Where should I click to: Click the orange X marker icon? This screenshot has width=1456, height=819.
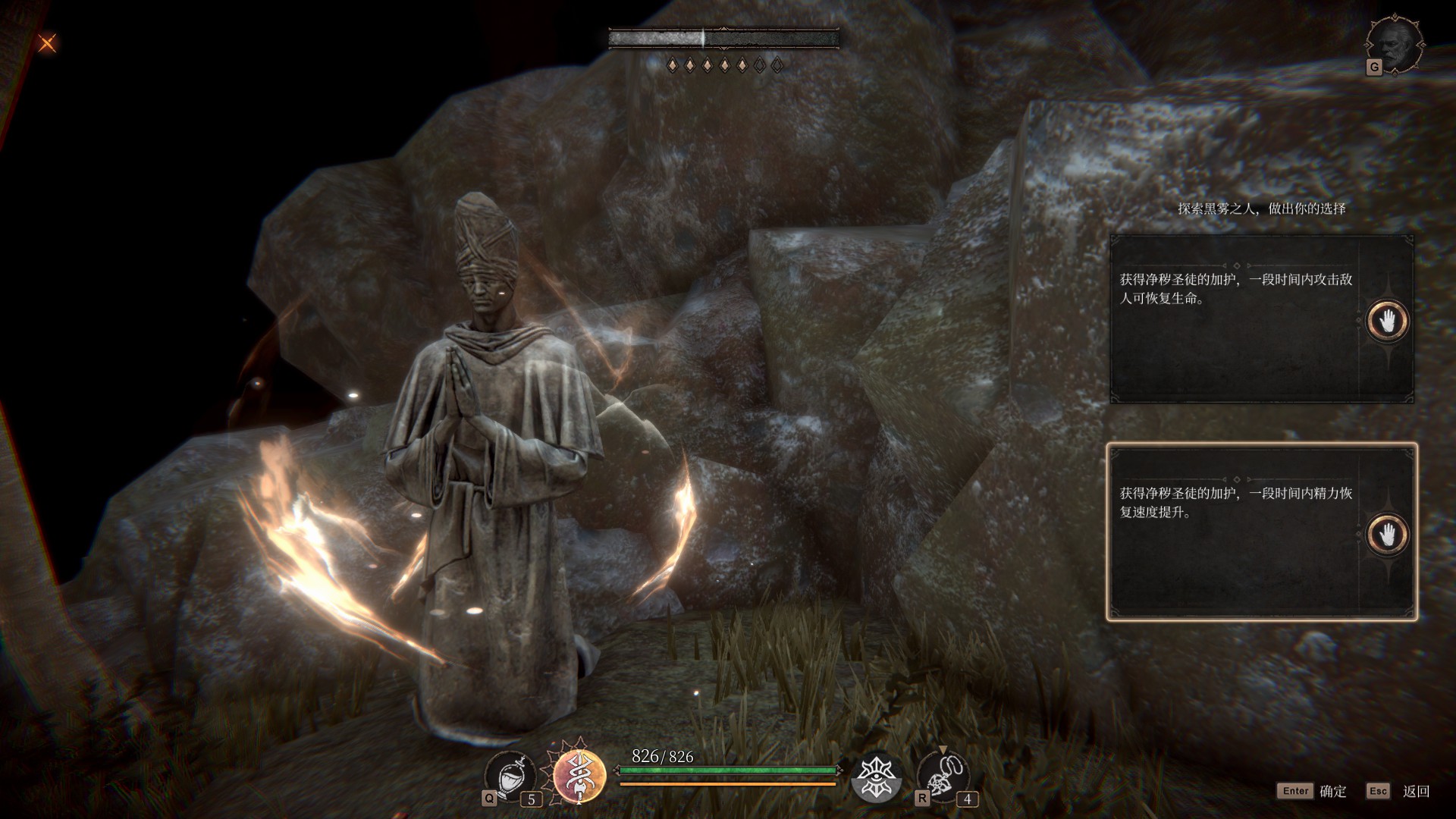tap(47, 43)
